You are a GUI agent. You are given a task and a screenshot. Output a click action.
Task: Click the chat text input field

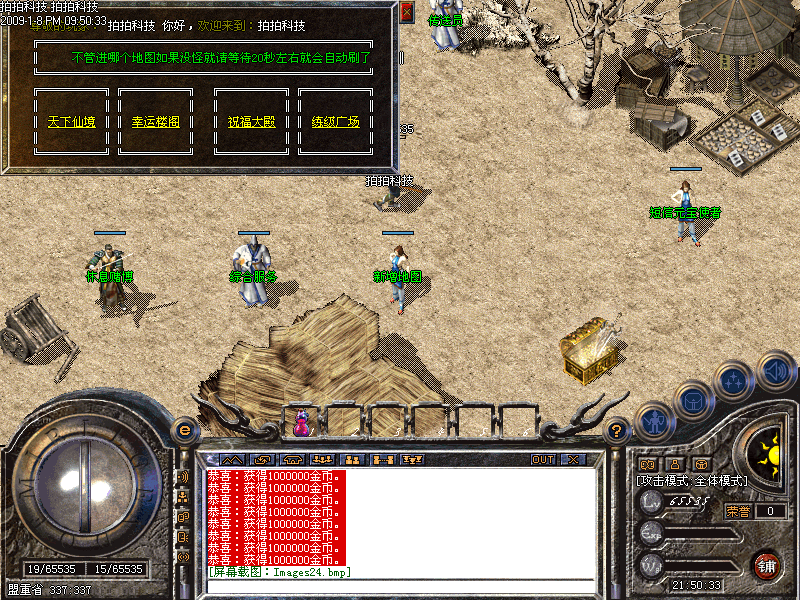coord(400,585)
